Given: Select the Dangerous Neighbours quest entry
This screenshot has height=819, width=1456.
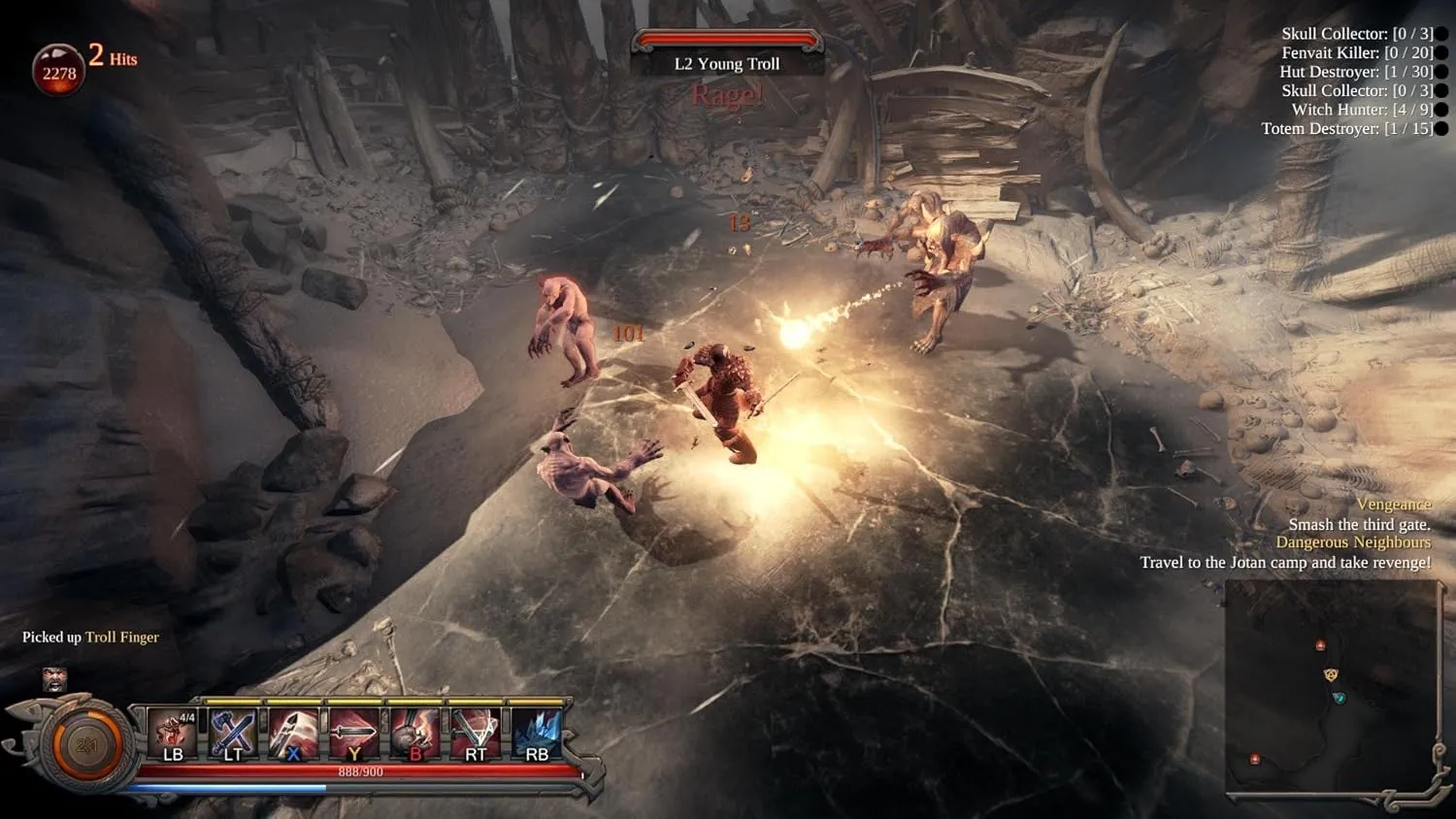Looking at the screenshot, I should coord(1352,542).
